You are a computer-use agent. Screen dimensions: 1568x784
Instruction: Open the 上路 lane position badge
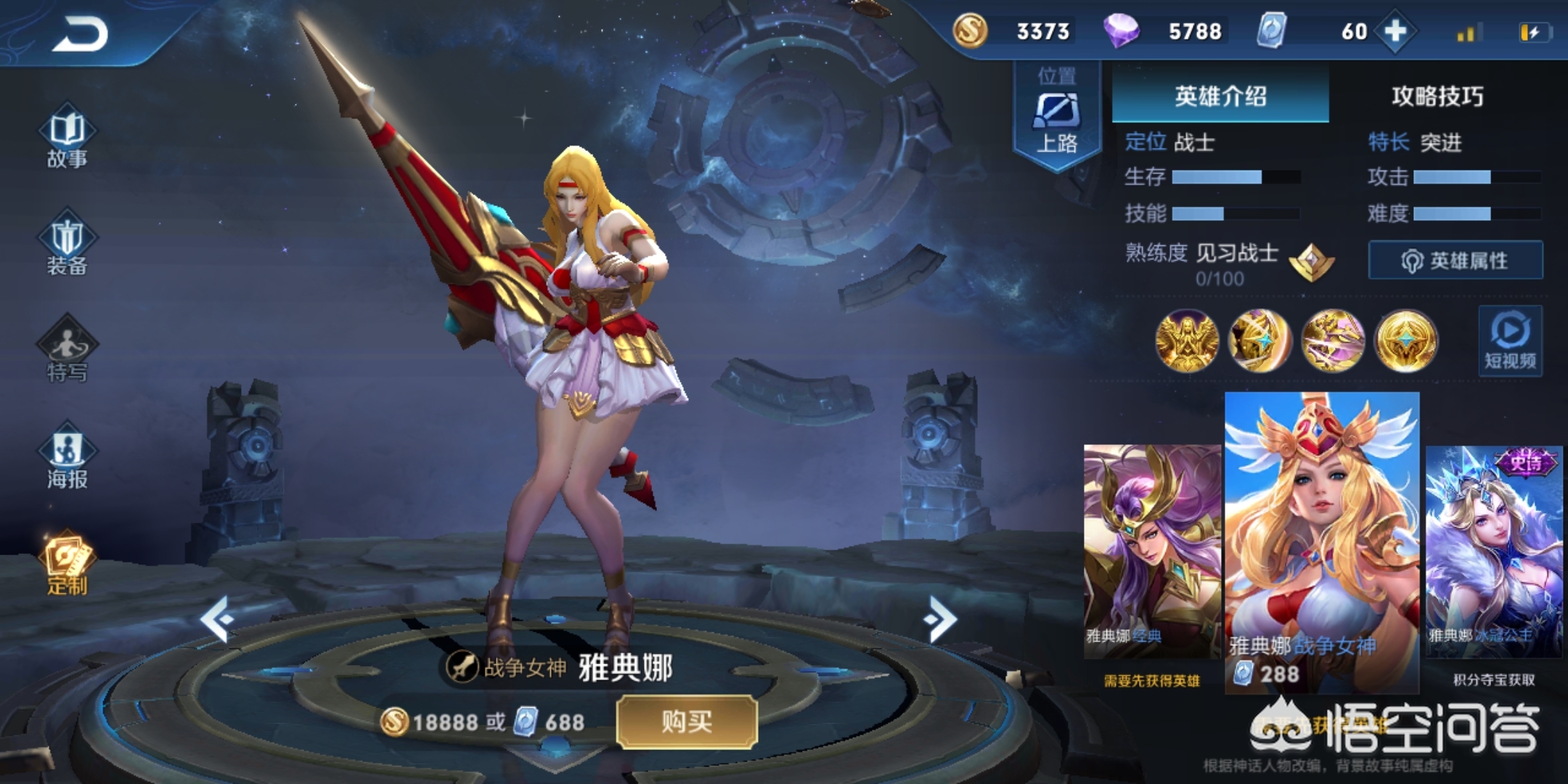1057,116
